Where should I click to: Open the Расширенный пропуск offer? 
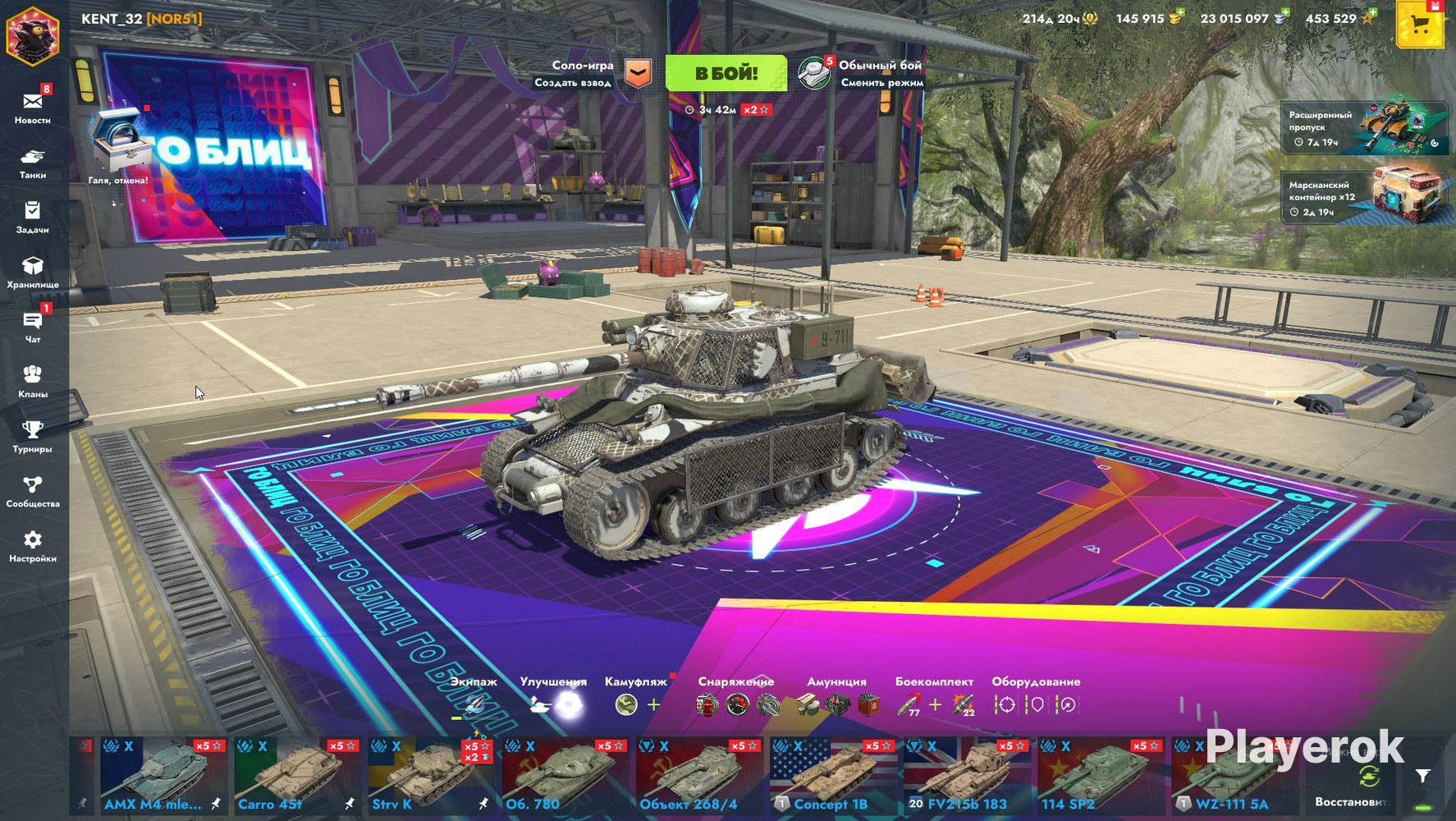[1363, 128]
